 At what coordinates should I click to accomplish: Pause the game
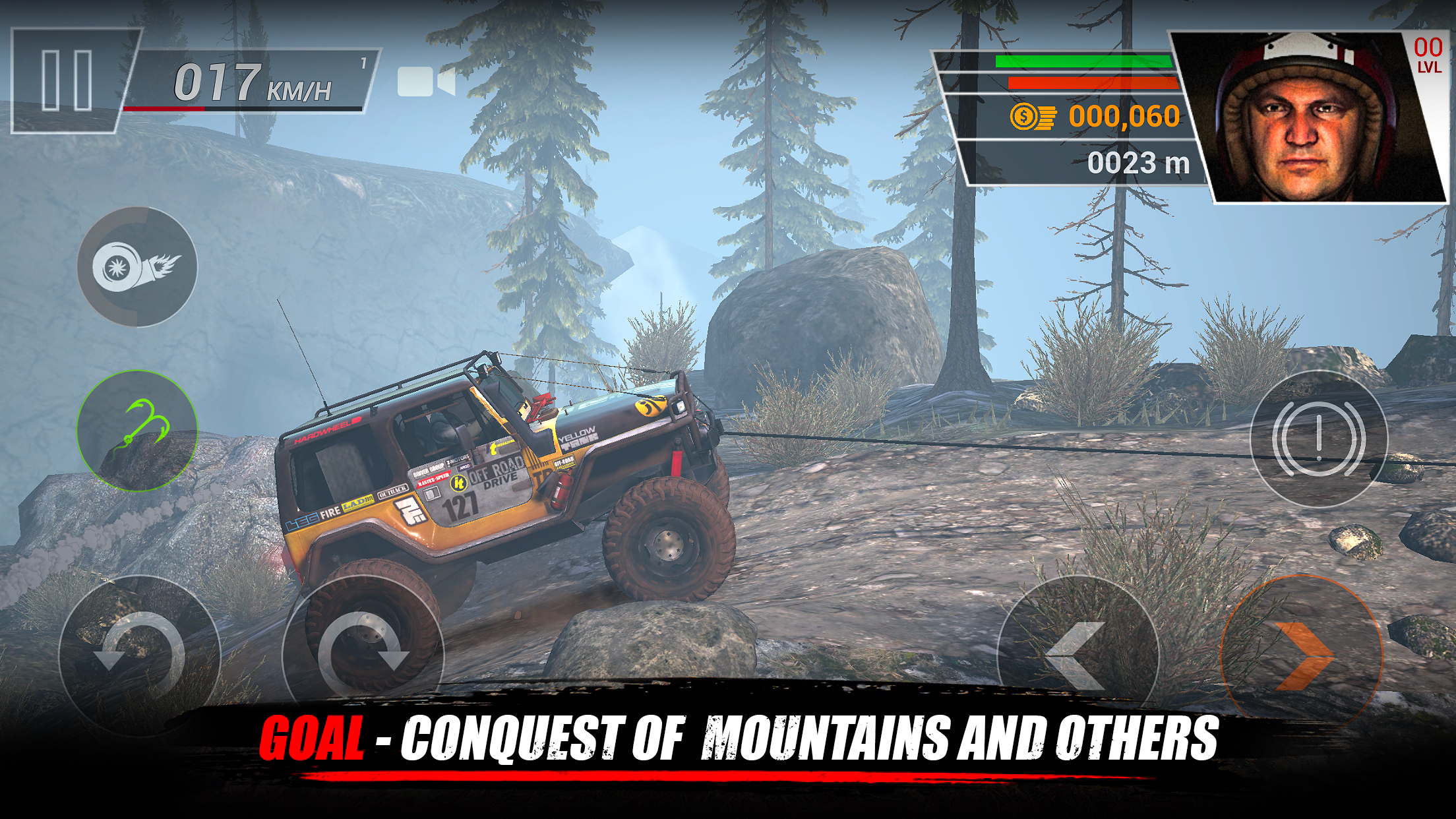tap(67, 80)
